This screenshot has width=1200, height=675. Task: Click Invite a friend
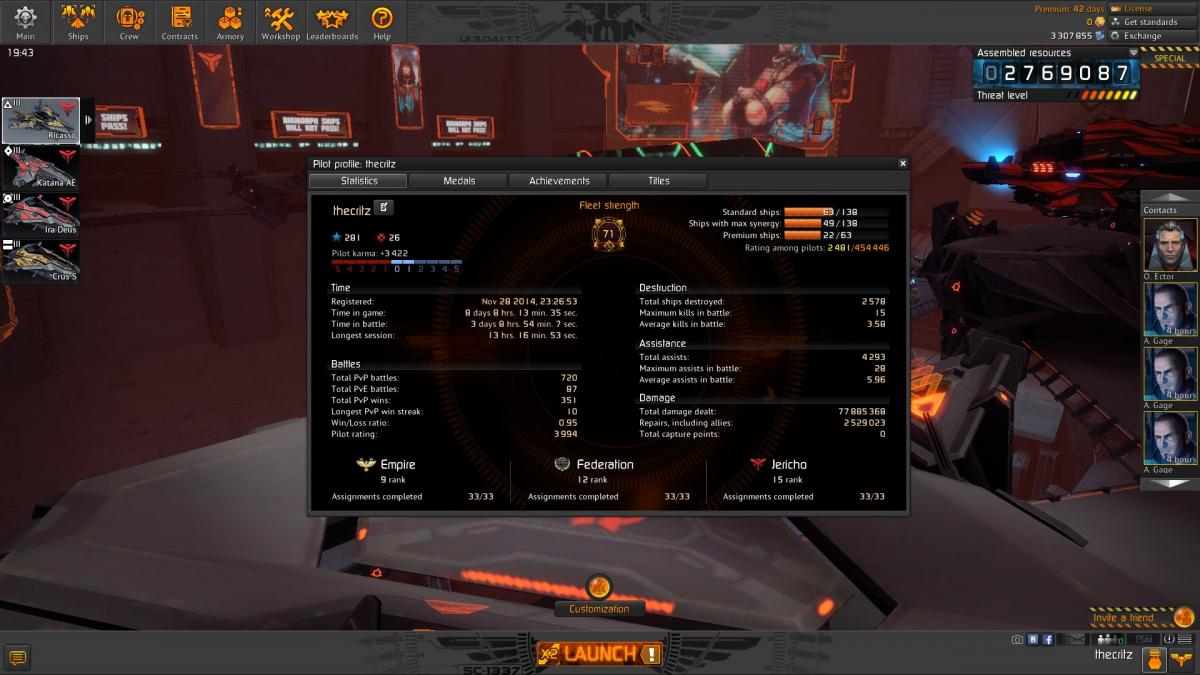1123,618
